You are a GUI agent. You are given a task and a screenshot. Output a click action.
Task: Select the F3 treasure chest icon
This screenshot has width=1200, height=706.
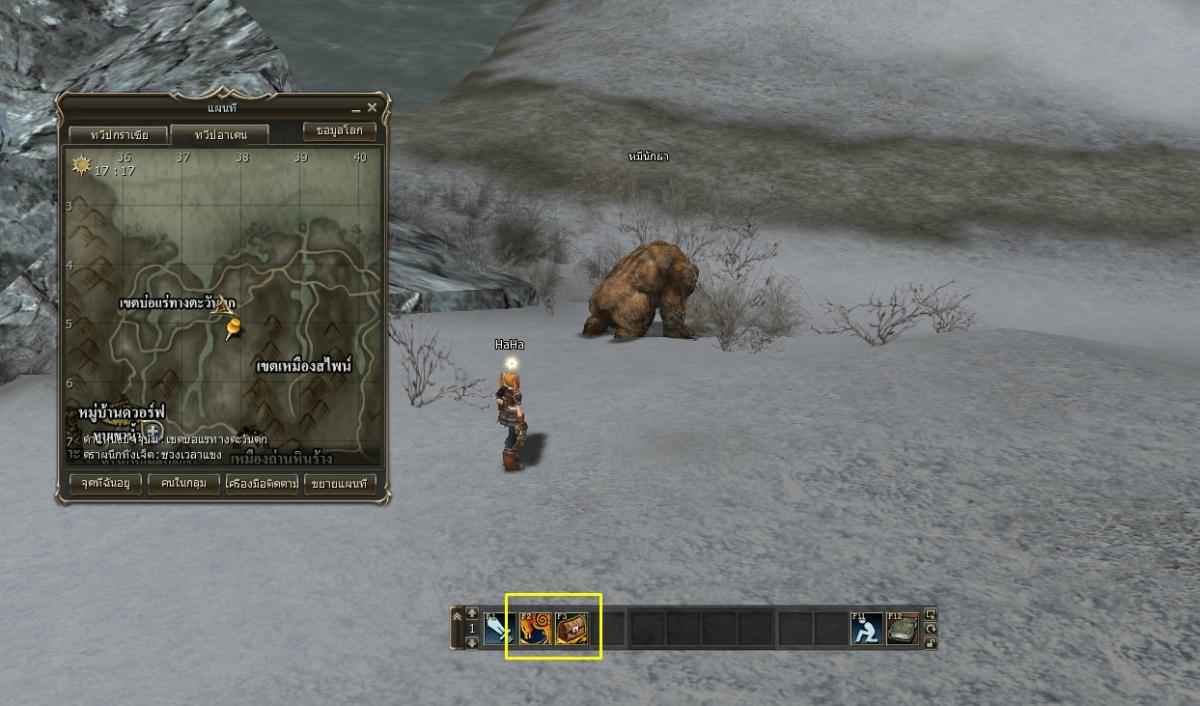(571, 628)
